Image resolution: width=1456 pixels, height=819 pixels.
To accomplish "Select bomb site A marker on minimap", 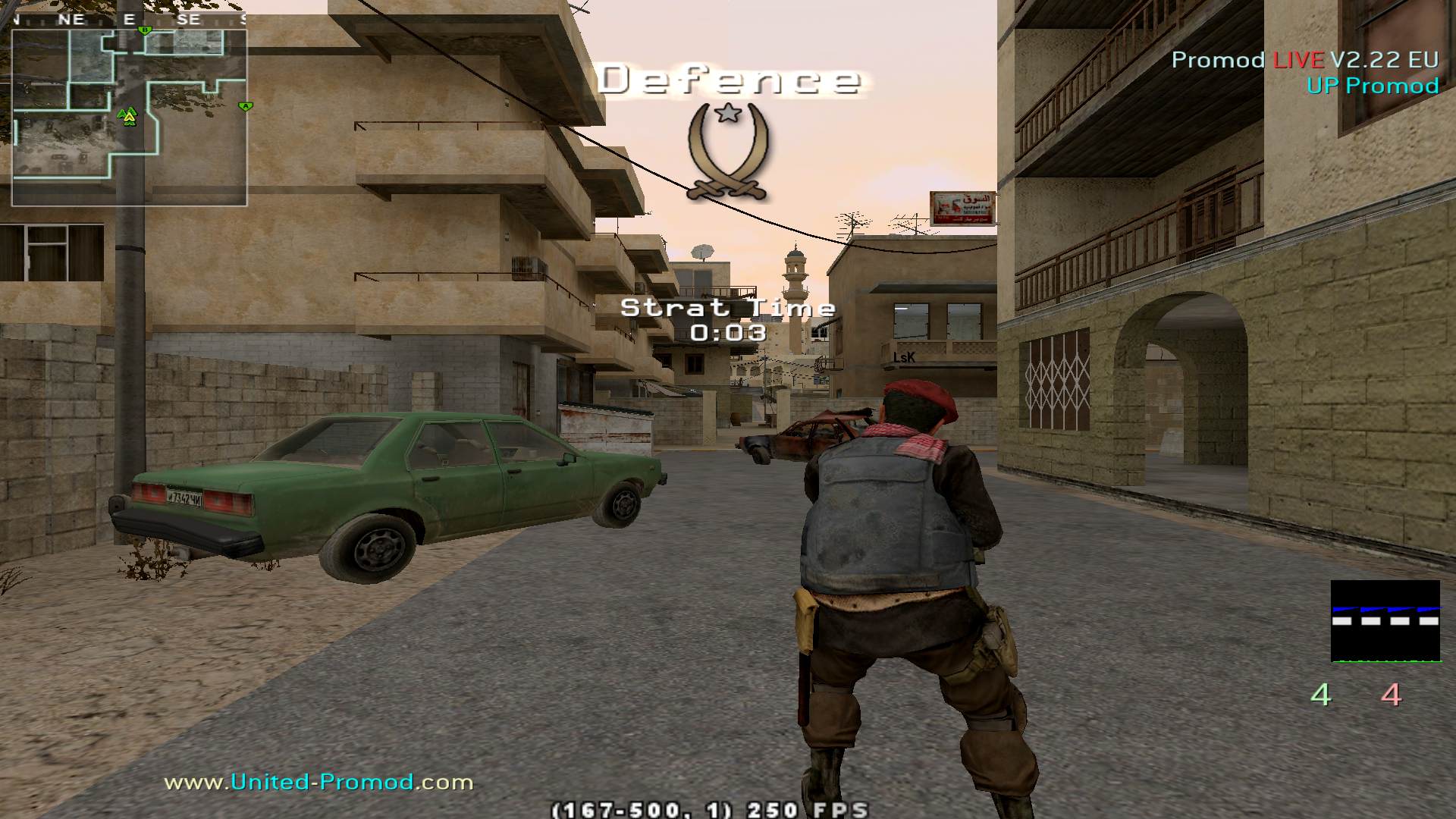I will pyautogui.click(x=245, y=106).
